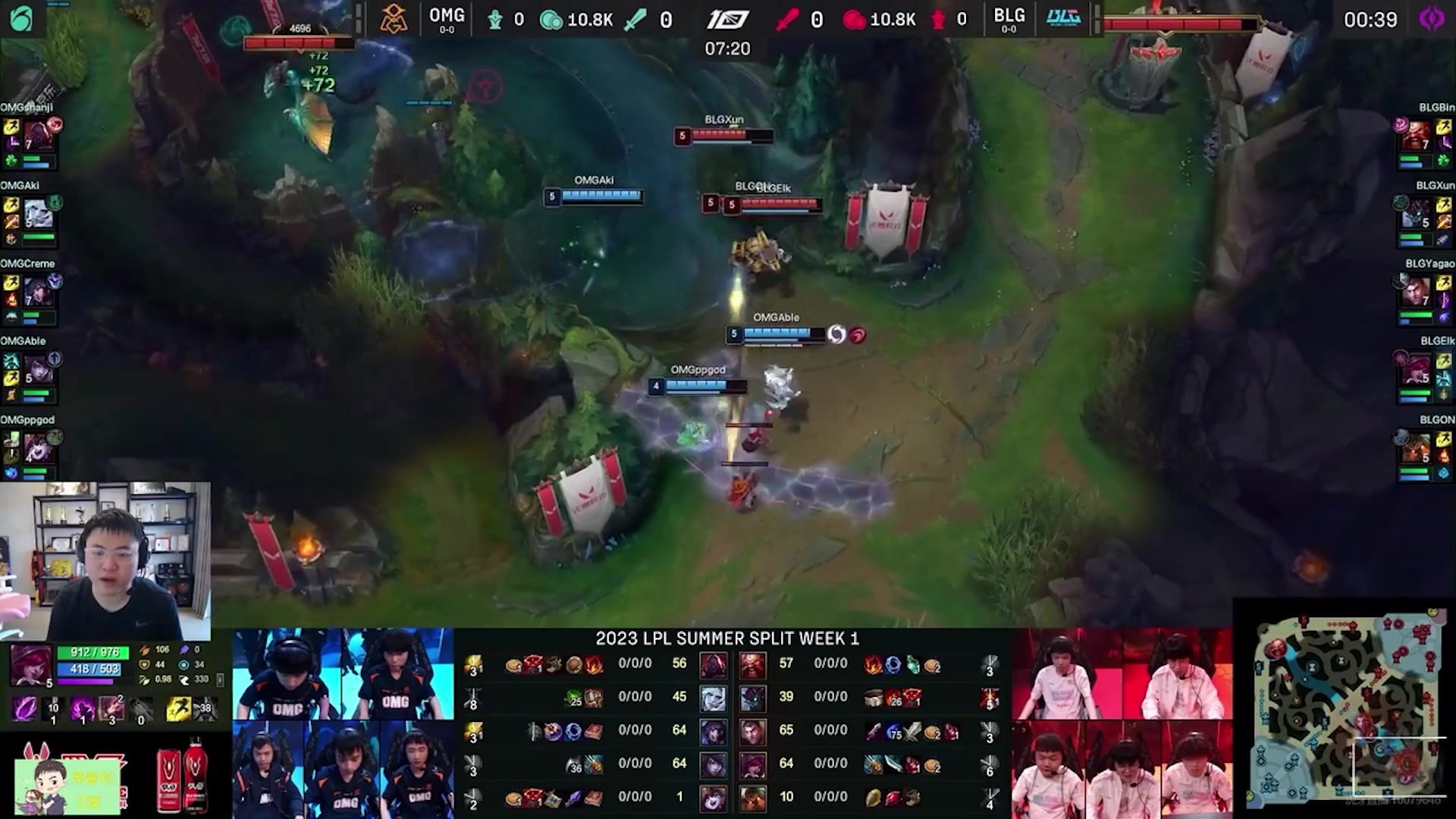This screenshot has width=1456, height=819.
Task: Click the armor shield icon showing 44
Action: click(x=145, y=665)
